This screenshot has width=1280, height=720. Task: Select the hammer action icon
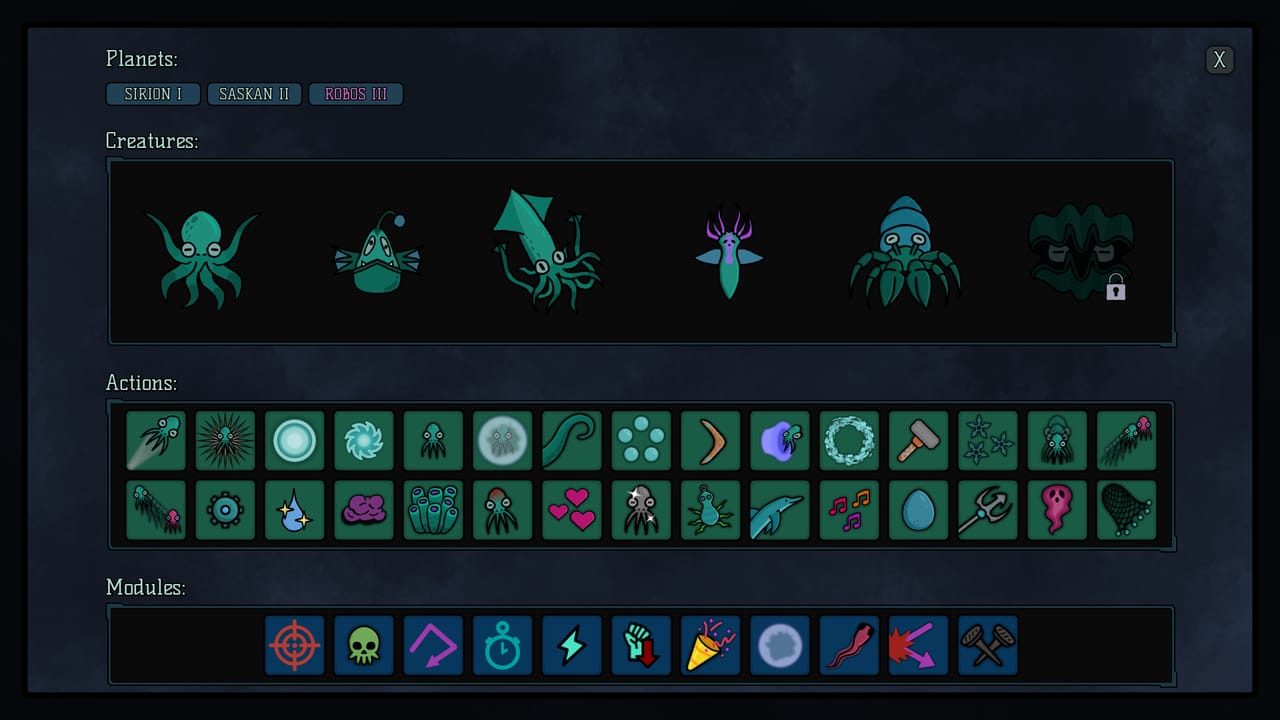coord(918,440)
